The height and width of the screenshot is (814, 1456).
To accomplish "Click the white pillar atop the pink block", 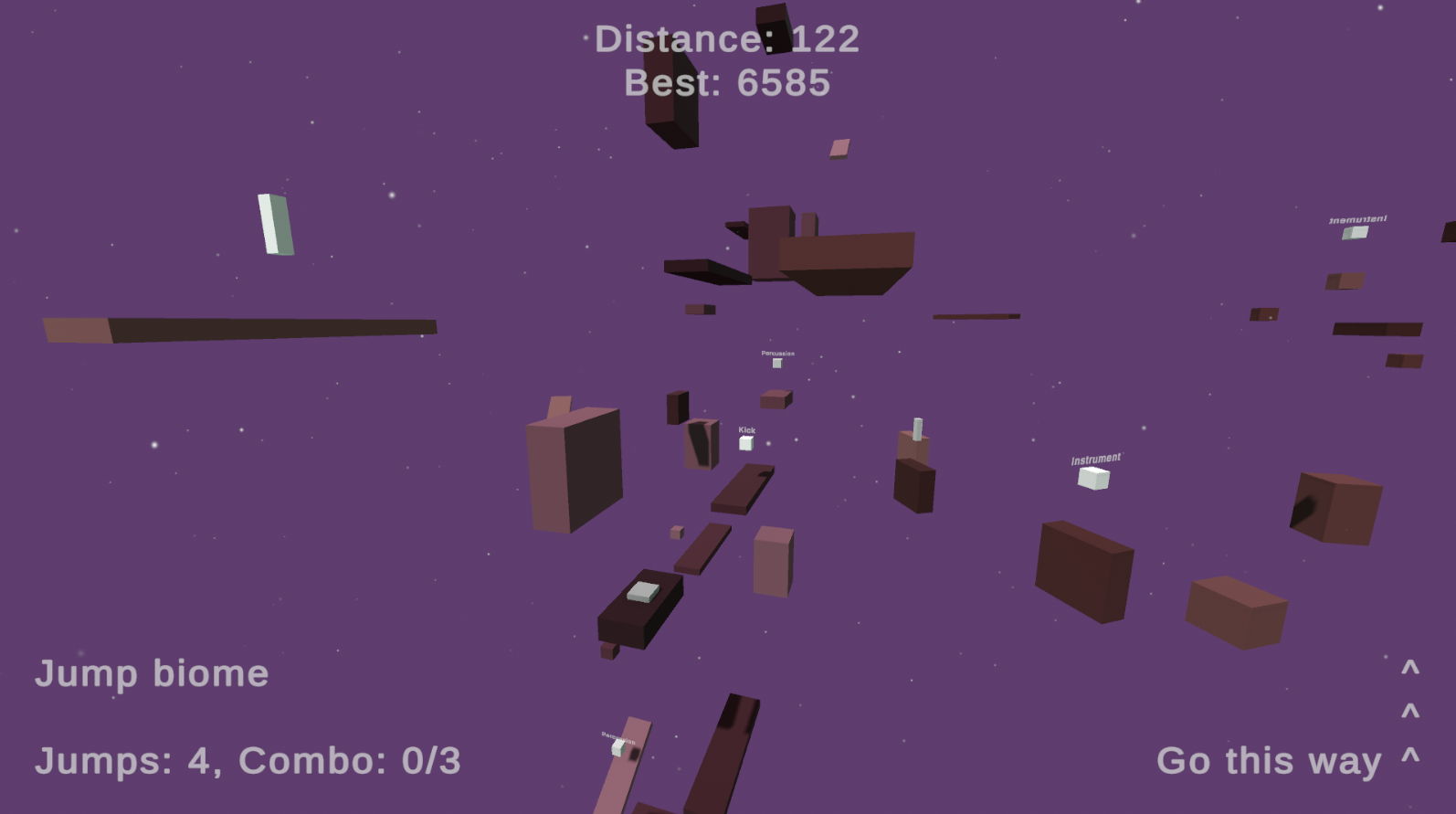I will pos(915,429).
